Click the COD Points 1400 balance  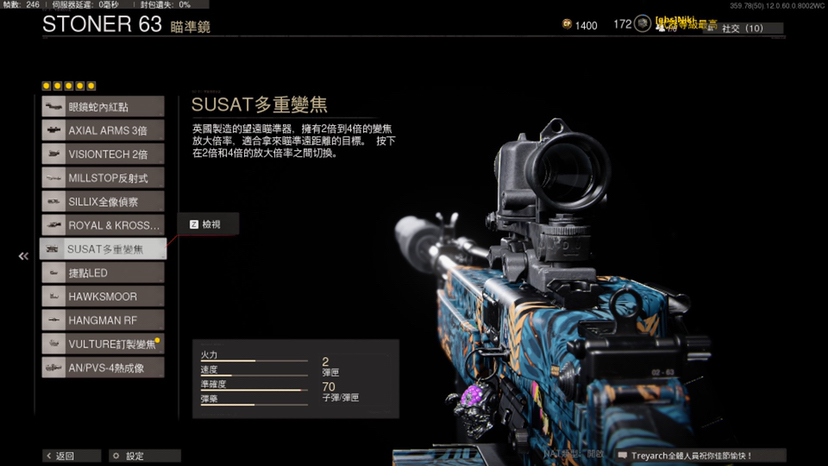click(579, 25)
